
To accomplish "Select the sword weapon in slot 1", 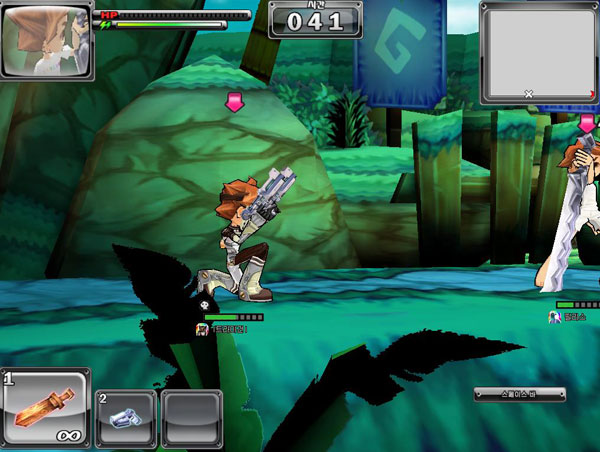I will point(46,409).
